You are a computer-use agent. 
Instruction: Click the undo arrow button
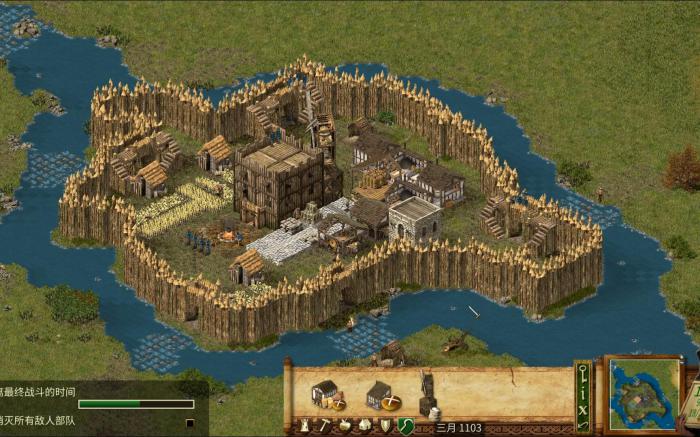click(x=583, y=426)
